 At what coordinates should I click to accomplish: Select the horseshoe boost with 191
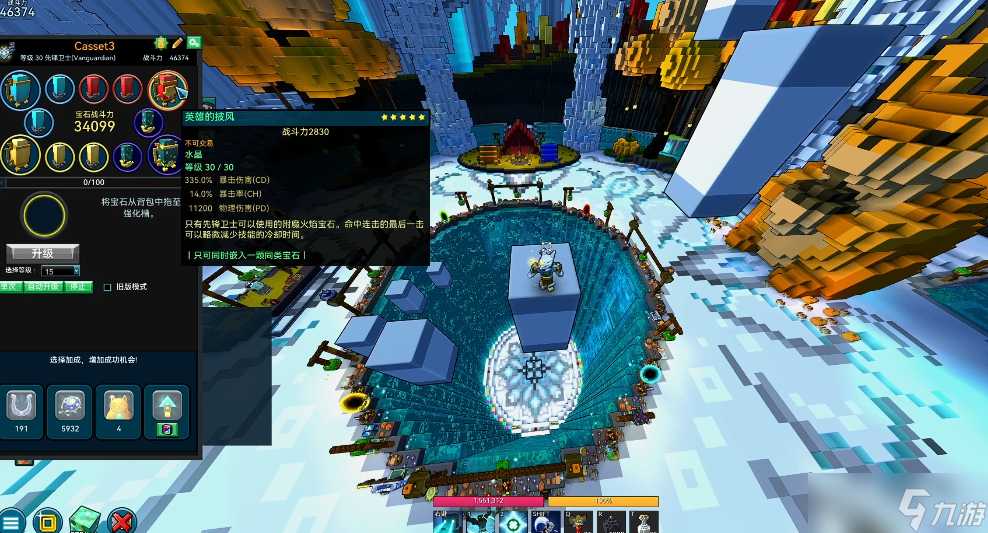click(22, 405)
